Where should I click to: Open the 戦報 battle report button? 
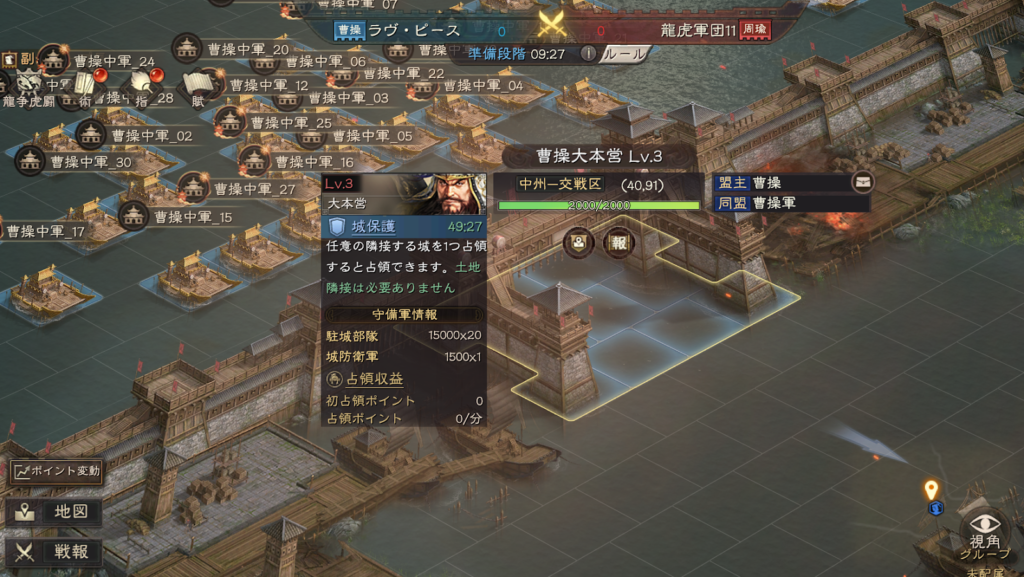click(x=56, y=550)
